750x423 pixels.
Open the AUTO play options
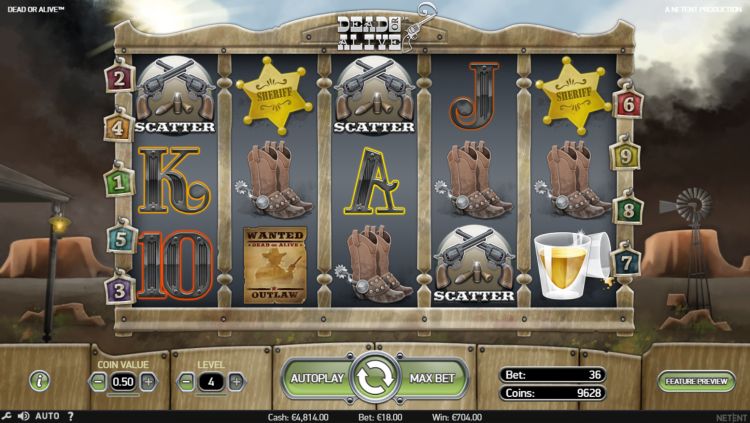click(x=47, y=415)
